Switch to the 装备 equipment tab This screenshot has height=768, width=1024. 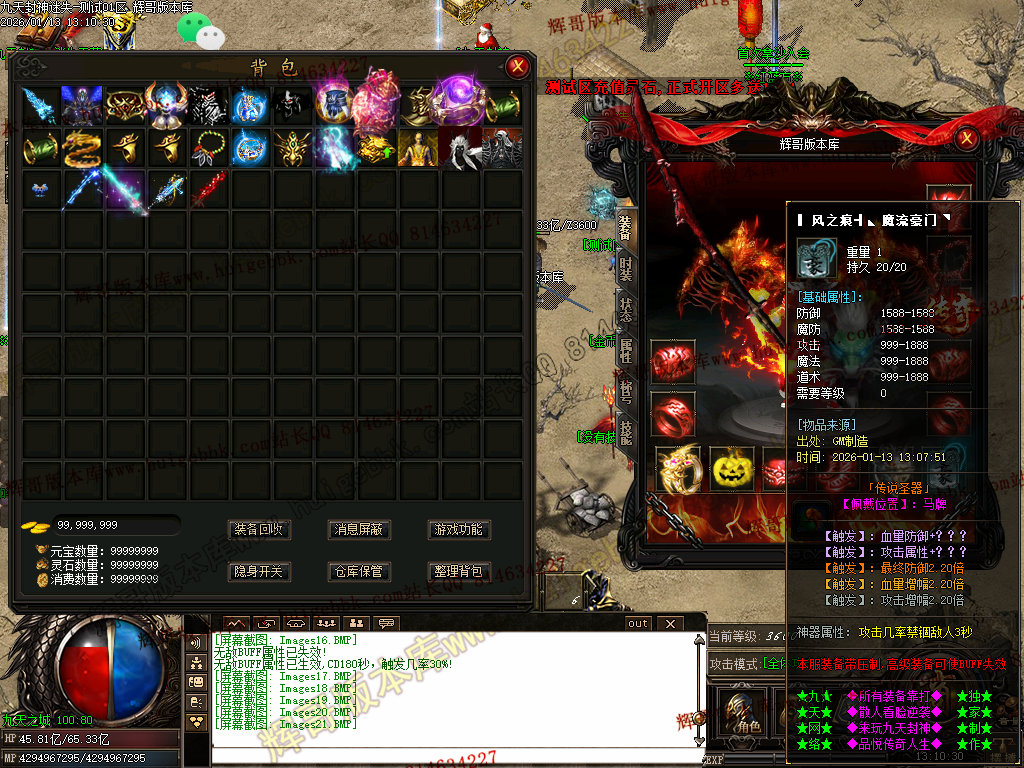626,229
